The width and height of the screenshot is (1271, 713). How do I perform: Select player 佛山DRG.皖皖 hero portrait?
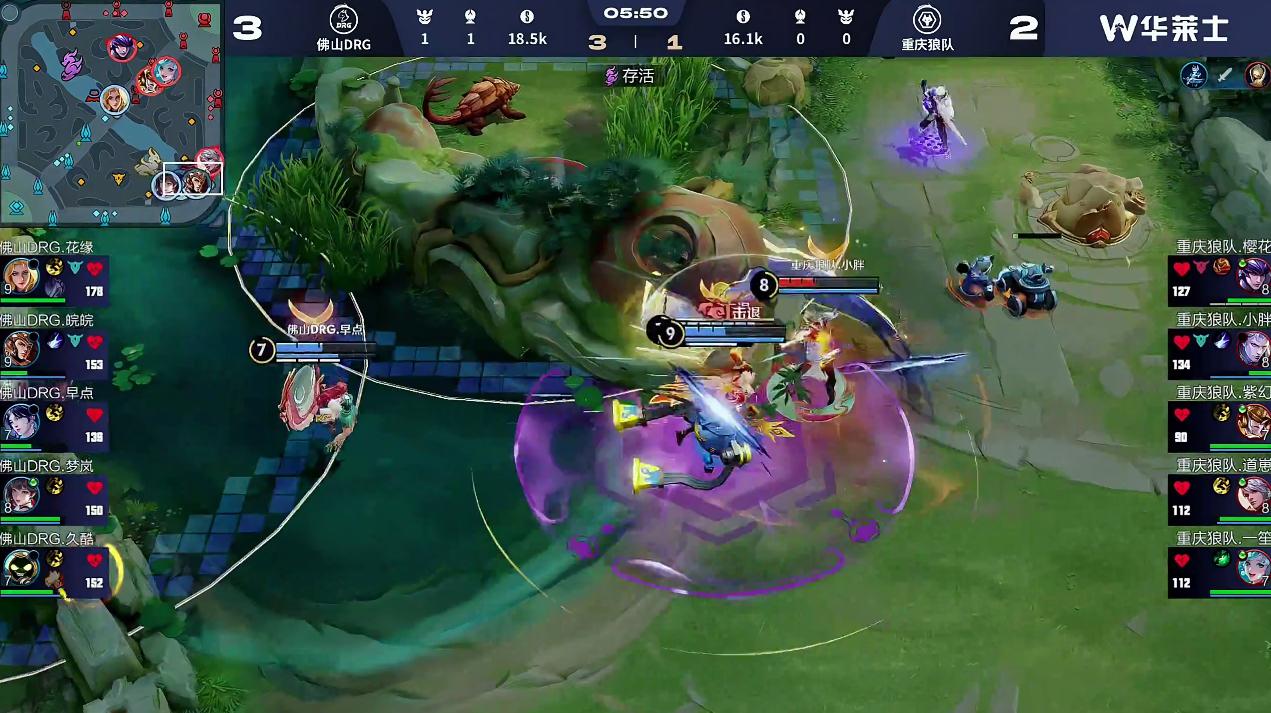pos(20,347)
